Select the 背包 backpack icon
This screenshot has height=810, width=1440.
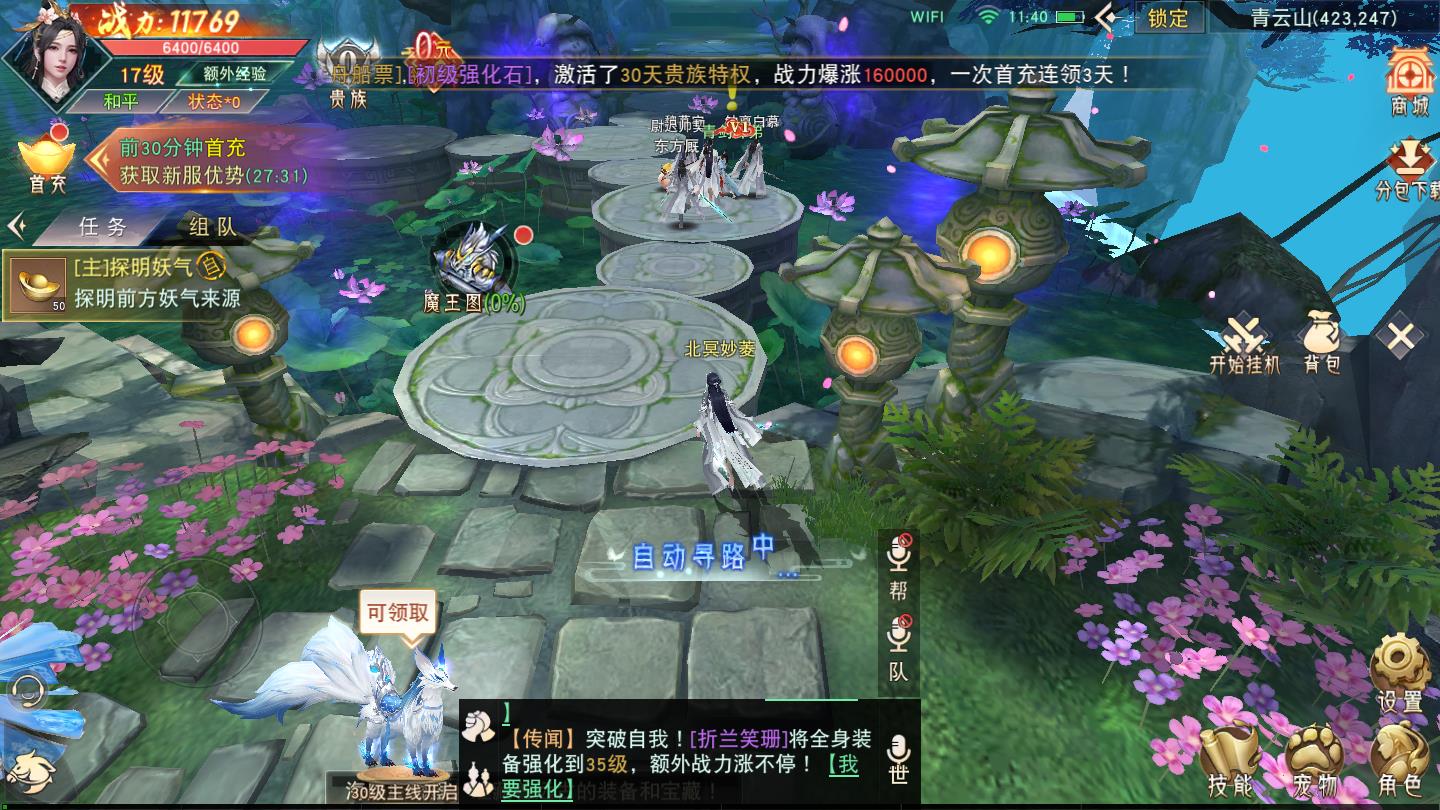coord(1322,336)
